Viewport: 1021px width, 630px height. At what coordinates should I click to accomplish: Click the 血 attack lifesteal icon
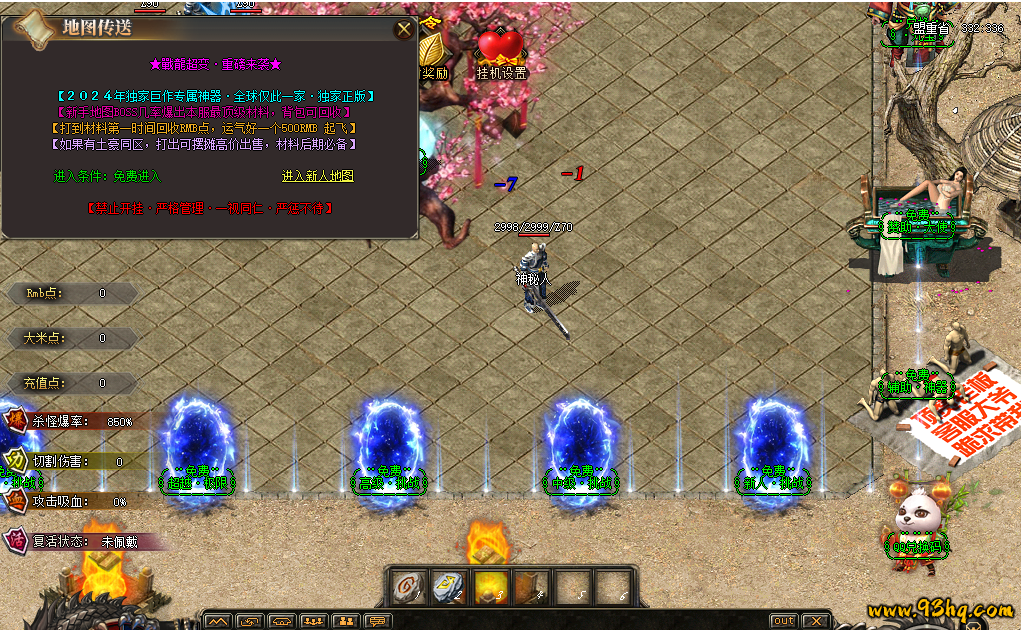17,500
